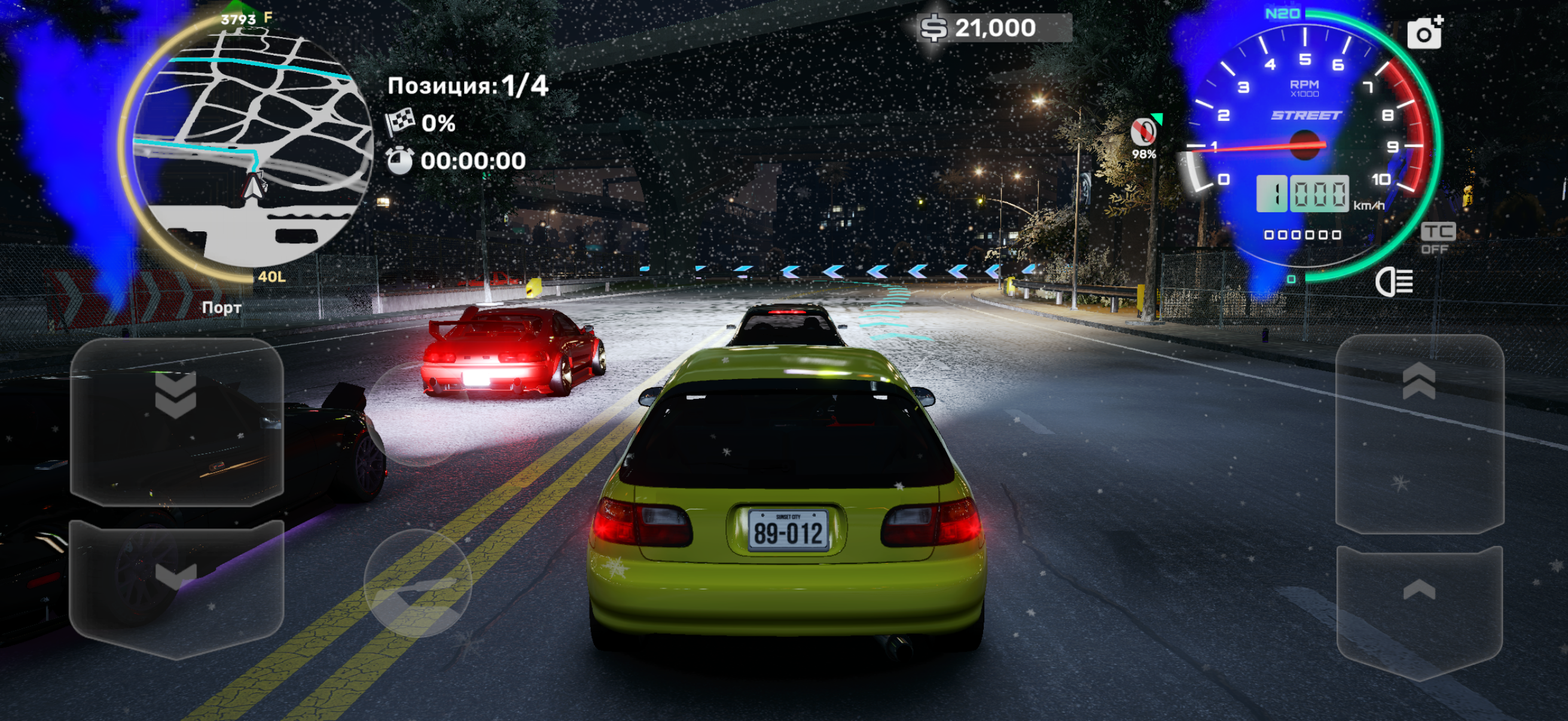This screenshot has height=721, width=1568.
Task: Toggle the TC traction control button
Action: [1438, 238]
